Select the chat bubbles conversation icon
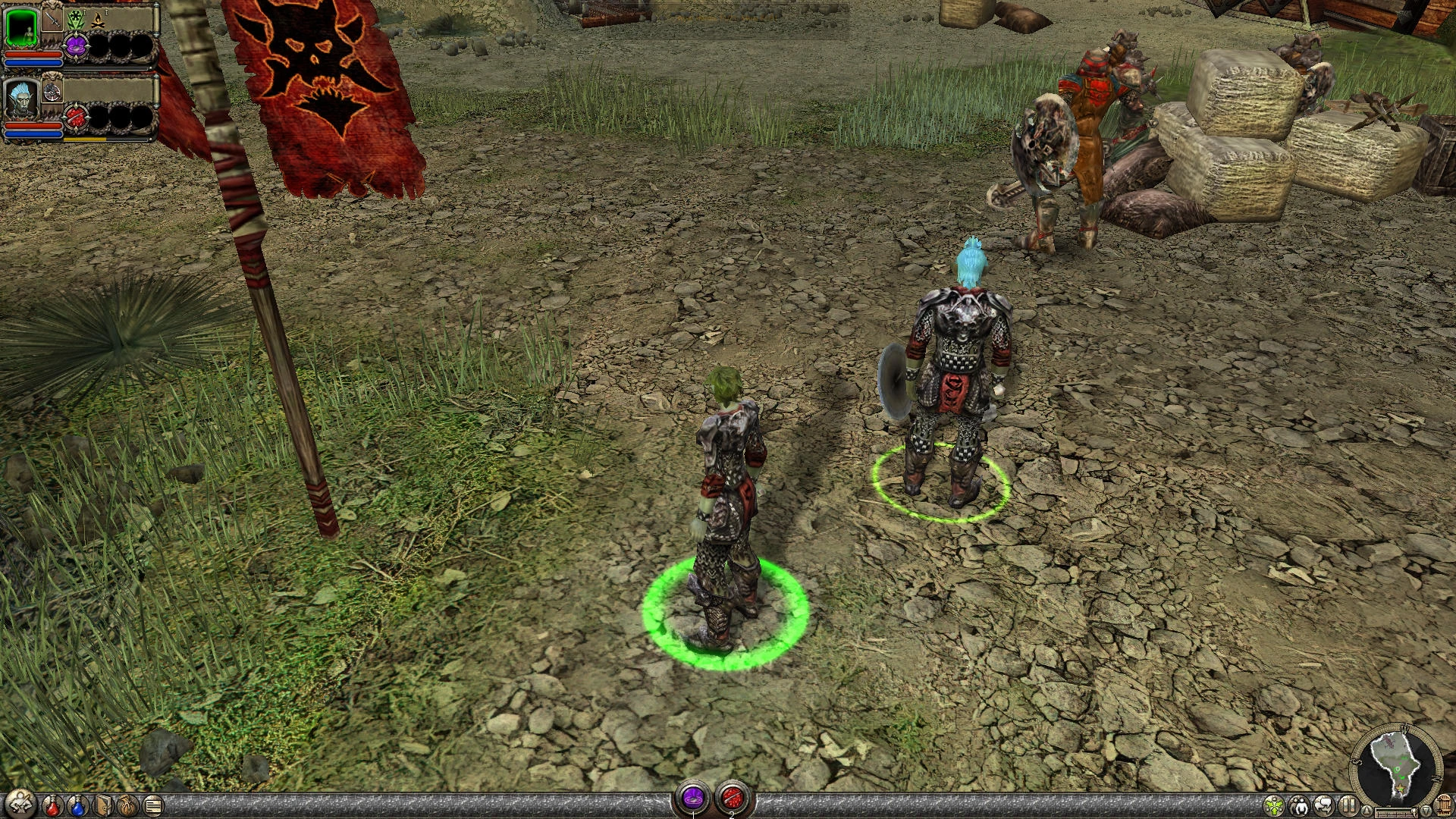Image resolution: width=1456 pixels, height=819 pixels. 1325,806
